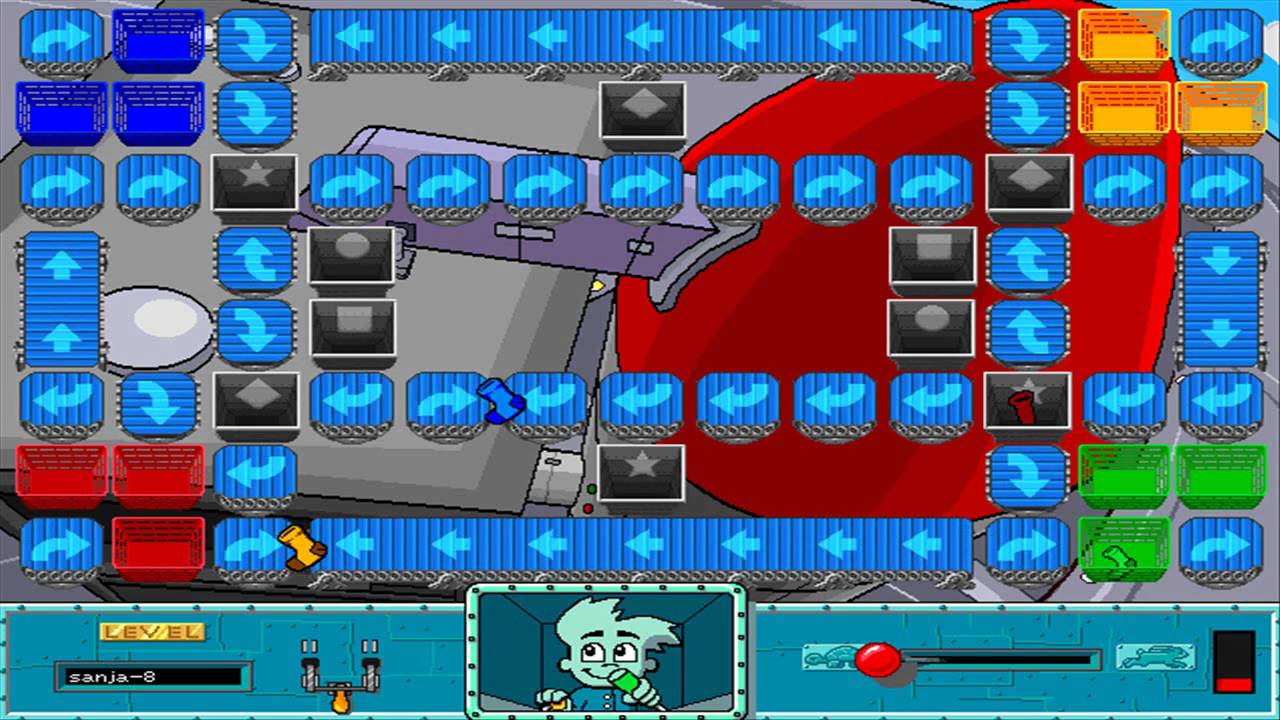The width and height of the screenshot is (1280, 720).
Task: Click the diamond trap tile at top center
Action: 641,110
